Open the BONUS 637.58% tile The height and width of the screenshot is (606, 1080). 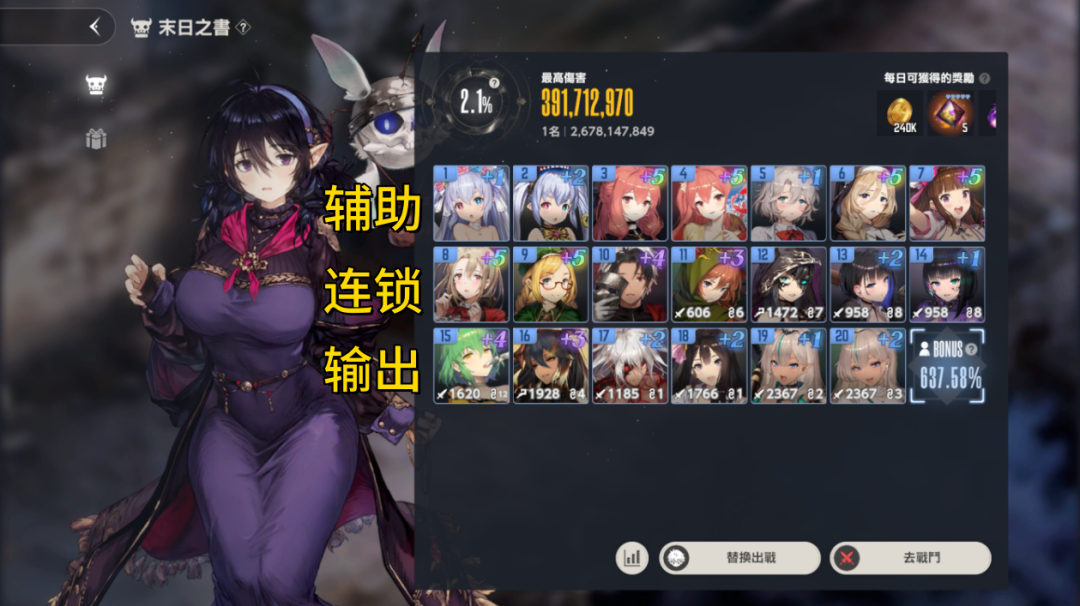tap(947, 366)
